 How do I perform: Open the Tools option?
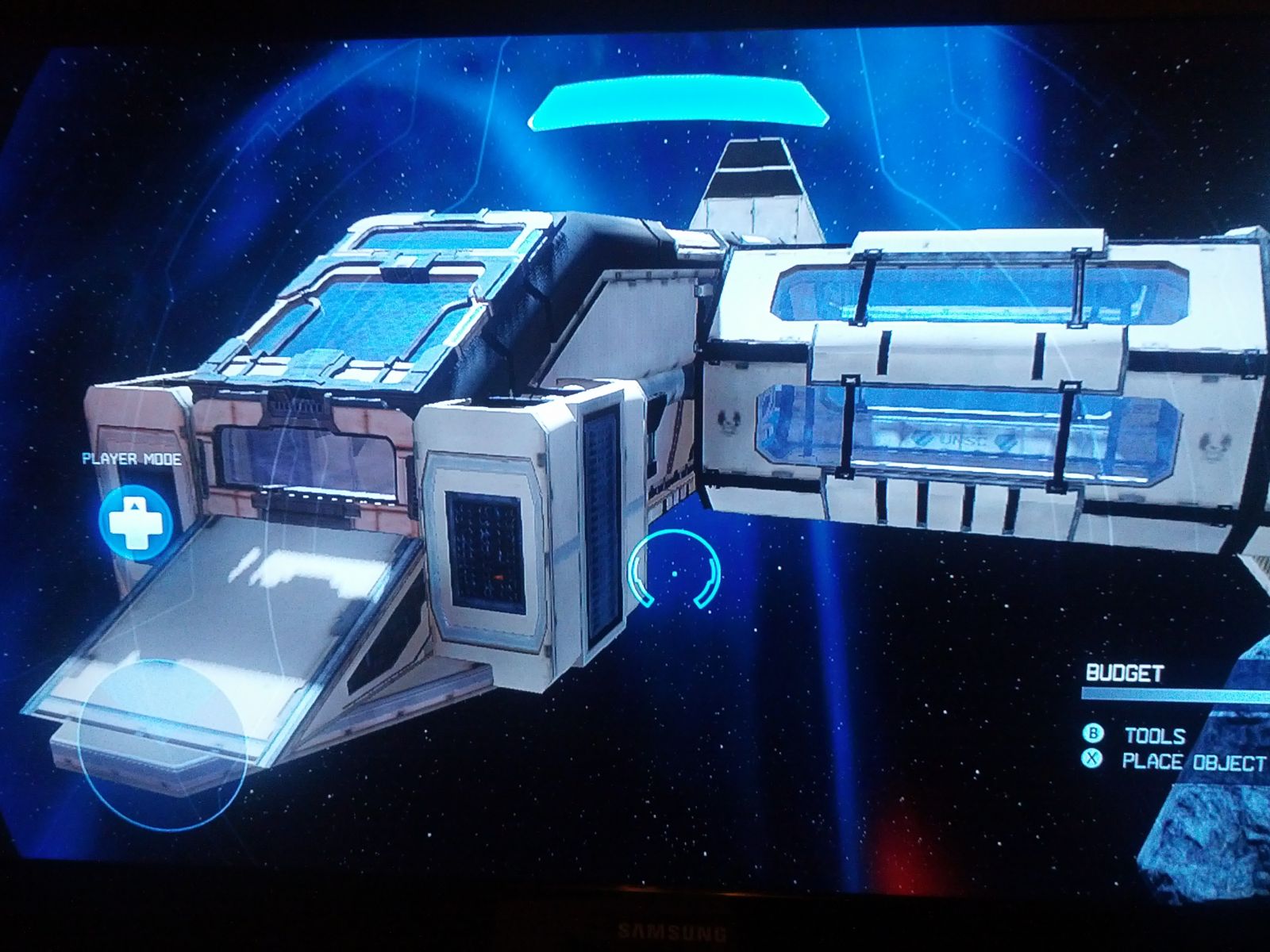1153,735
